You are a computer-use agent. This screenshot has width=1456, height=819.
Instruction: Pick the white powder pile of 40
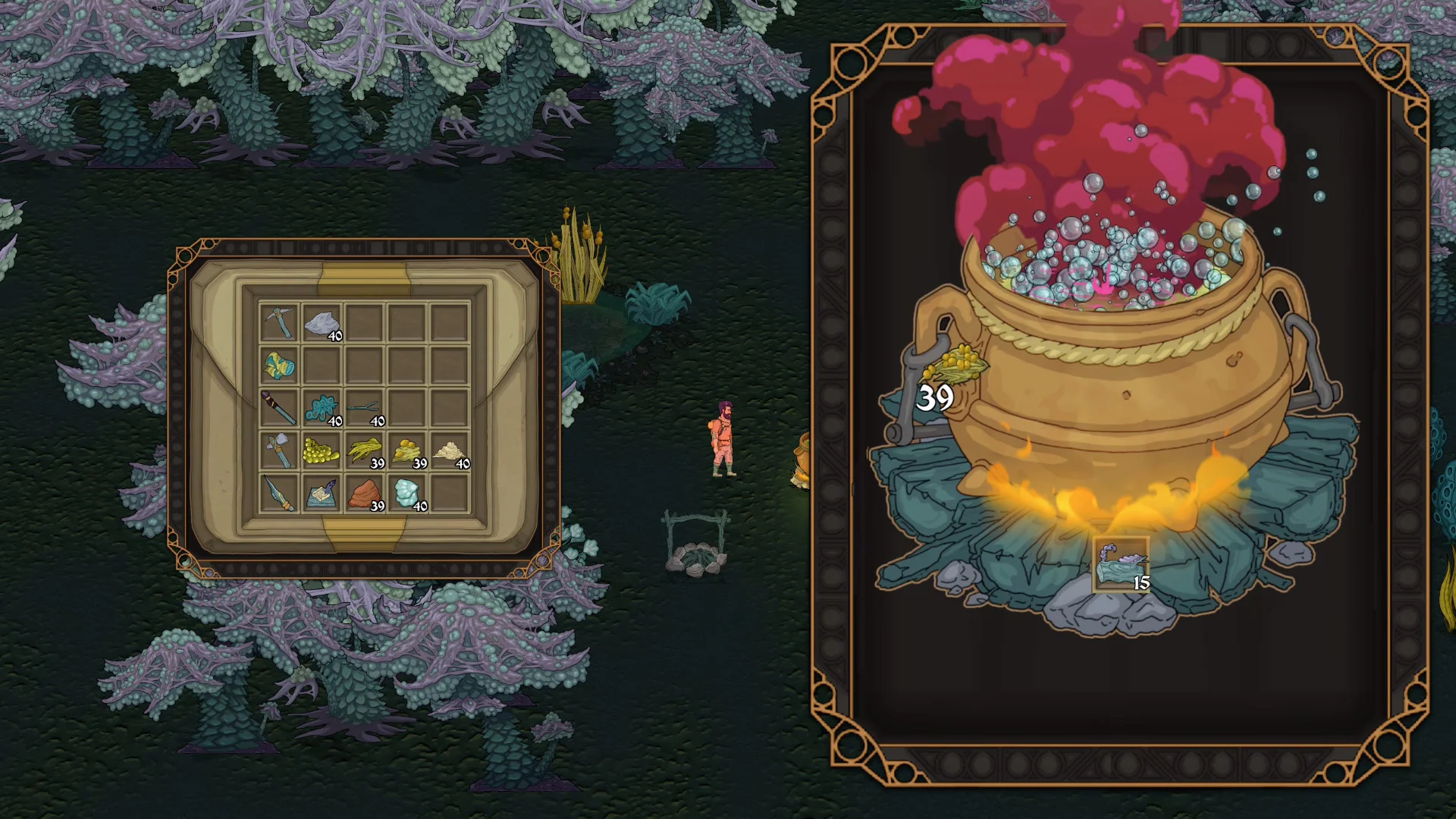tap(449, 452)
